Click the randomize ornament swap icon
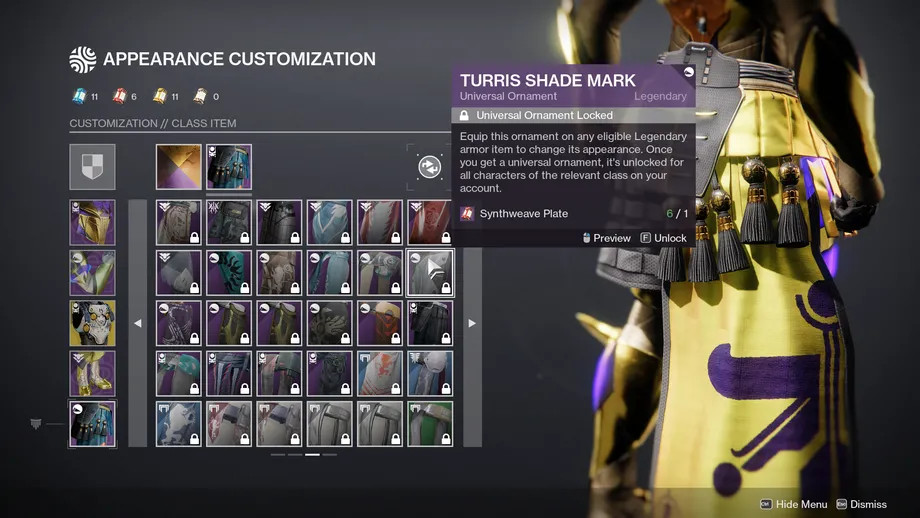Screen dimensions: 920x518 (x=429, y=167)
